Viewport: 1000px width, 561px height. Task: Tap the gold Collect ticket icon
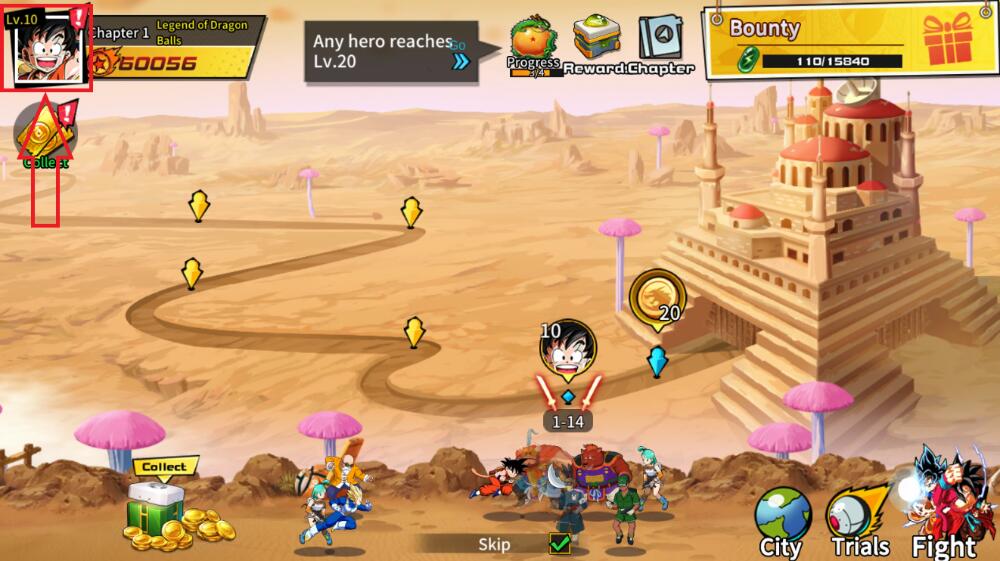tap(42, 131)
